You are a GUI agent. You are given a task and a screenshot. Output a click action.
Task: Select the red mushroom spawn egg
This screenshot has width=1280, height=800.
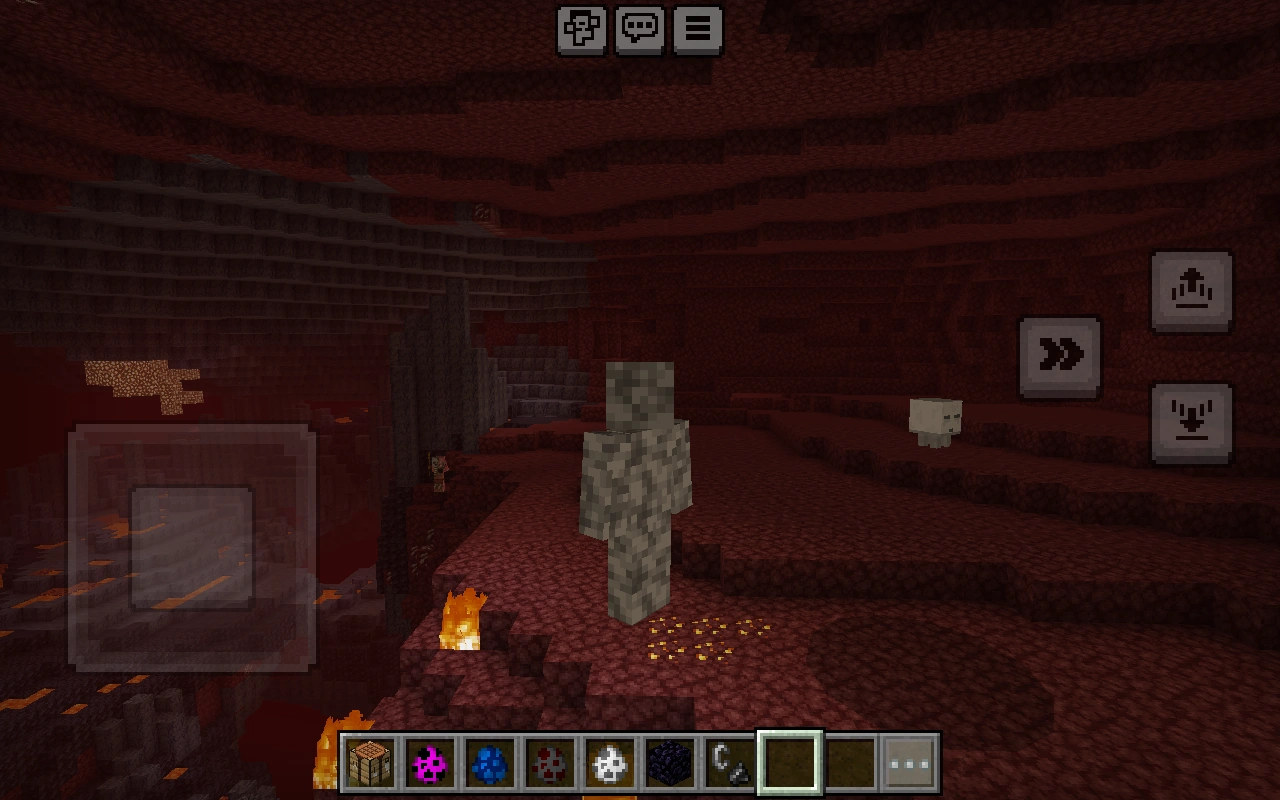[x=551, y=763]
